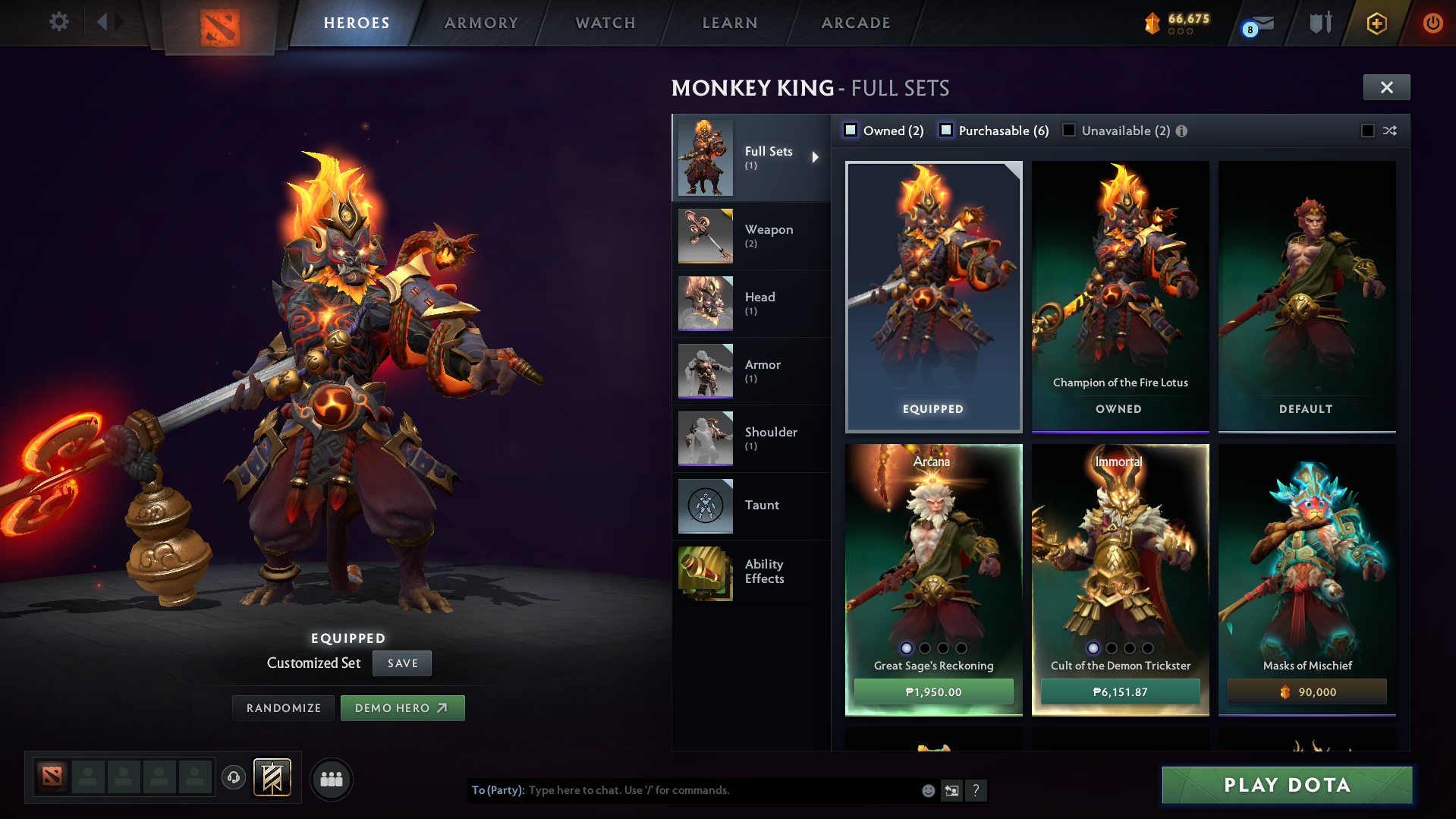
Task: Open the settings gear icon
Action: click(x=59, y=22)
